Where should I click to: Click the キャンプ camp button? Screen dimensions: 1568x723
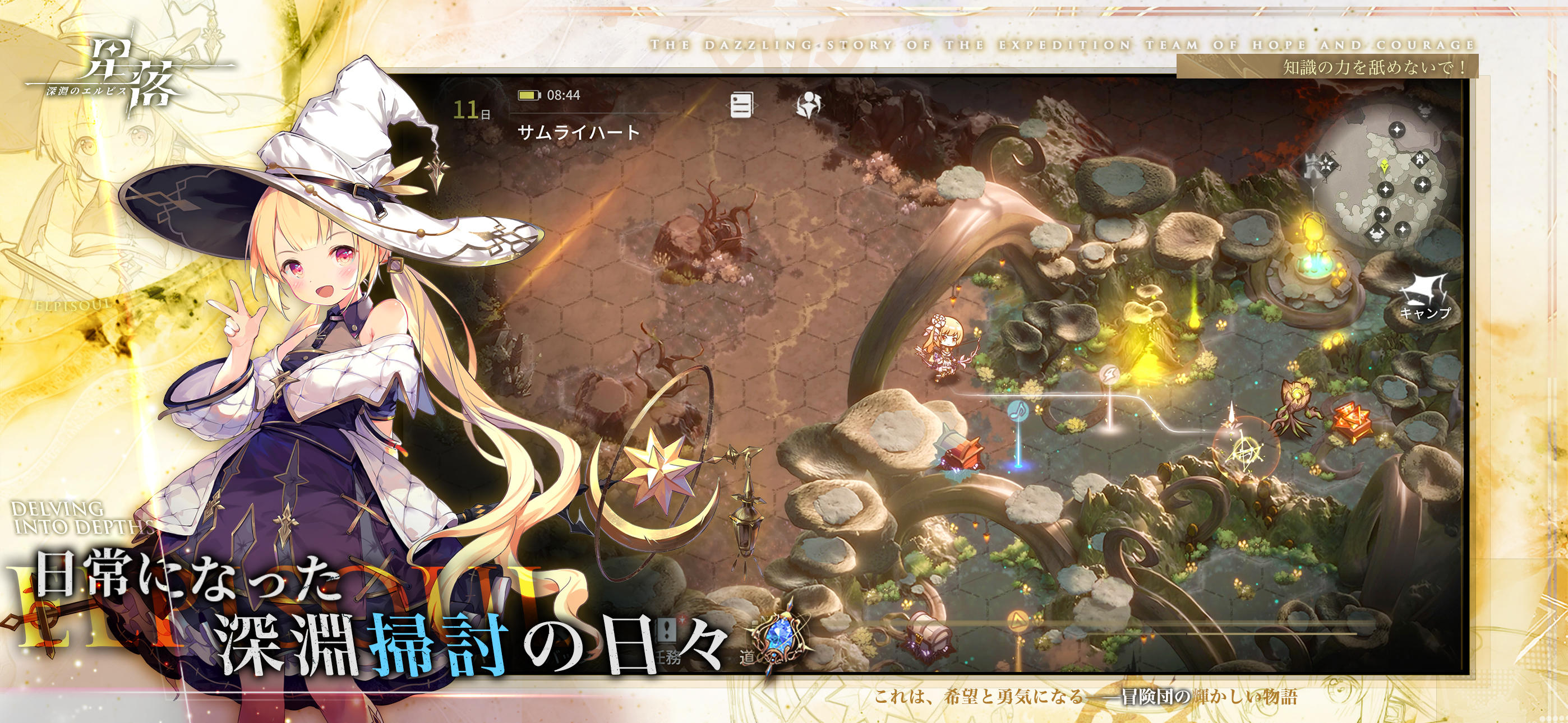[1427, 313]
